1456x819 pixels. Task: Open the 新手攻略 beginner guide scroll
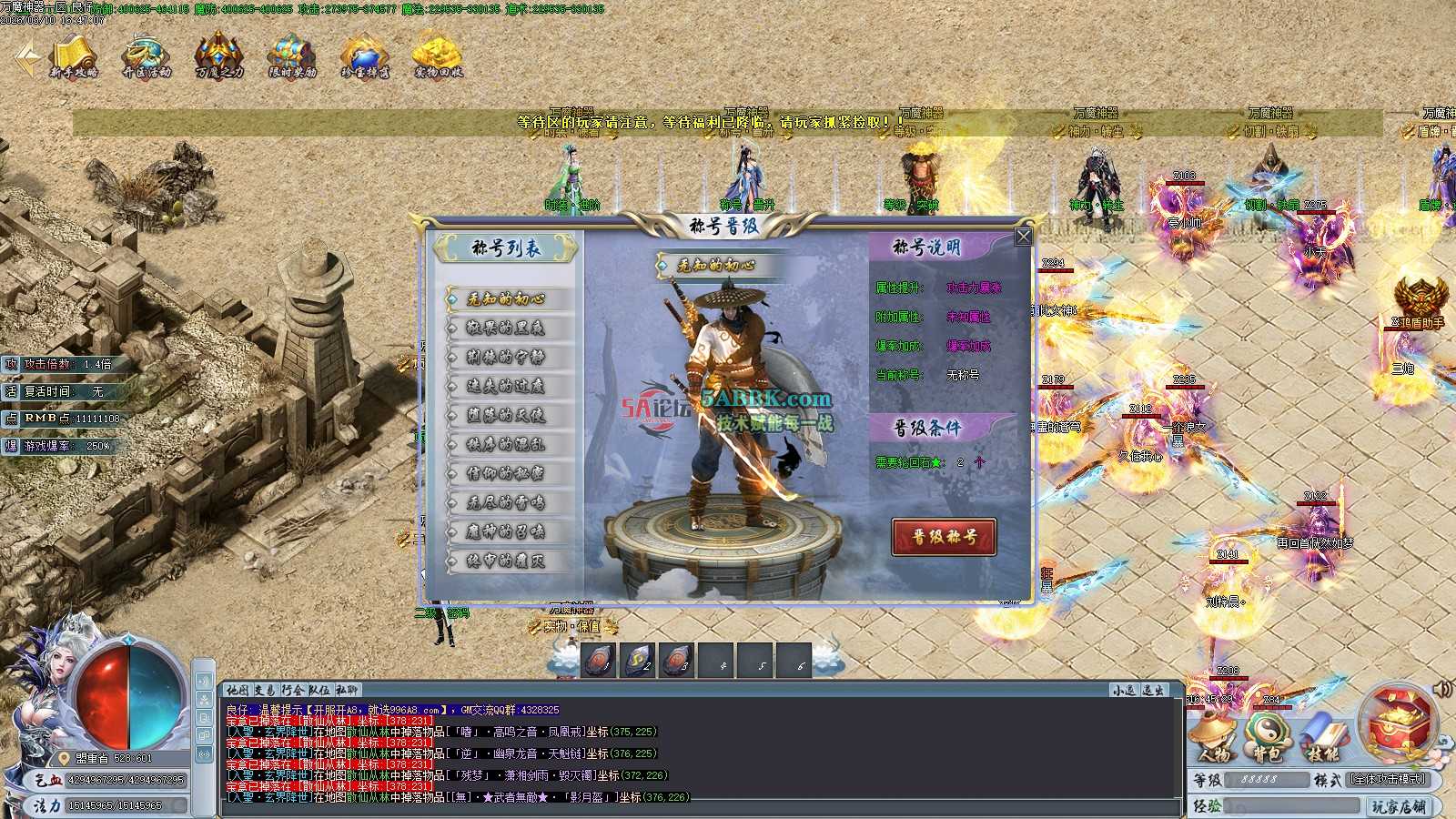73,56
